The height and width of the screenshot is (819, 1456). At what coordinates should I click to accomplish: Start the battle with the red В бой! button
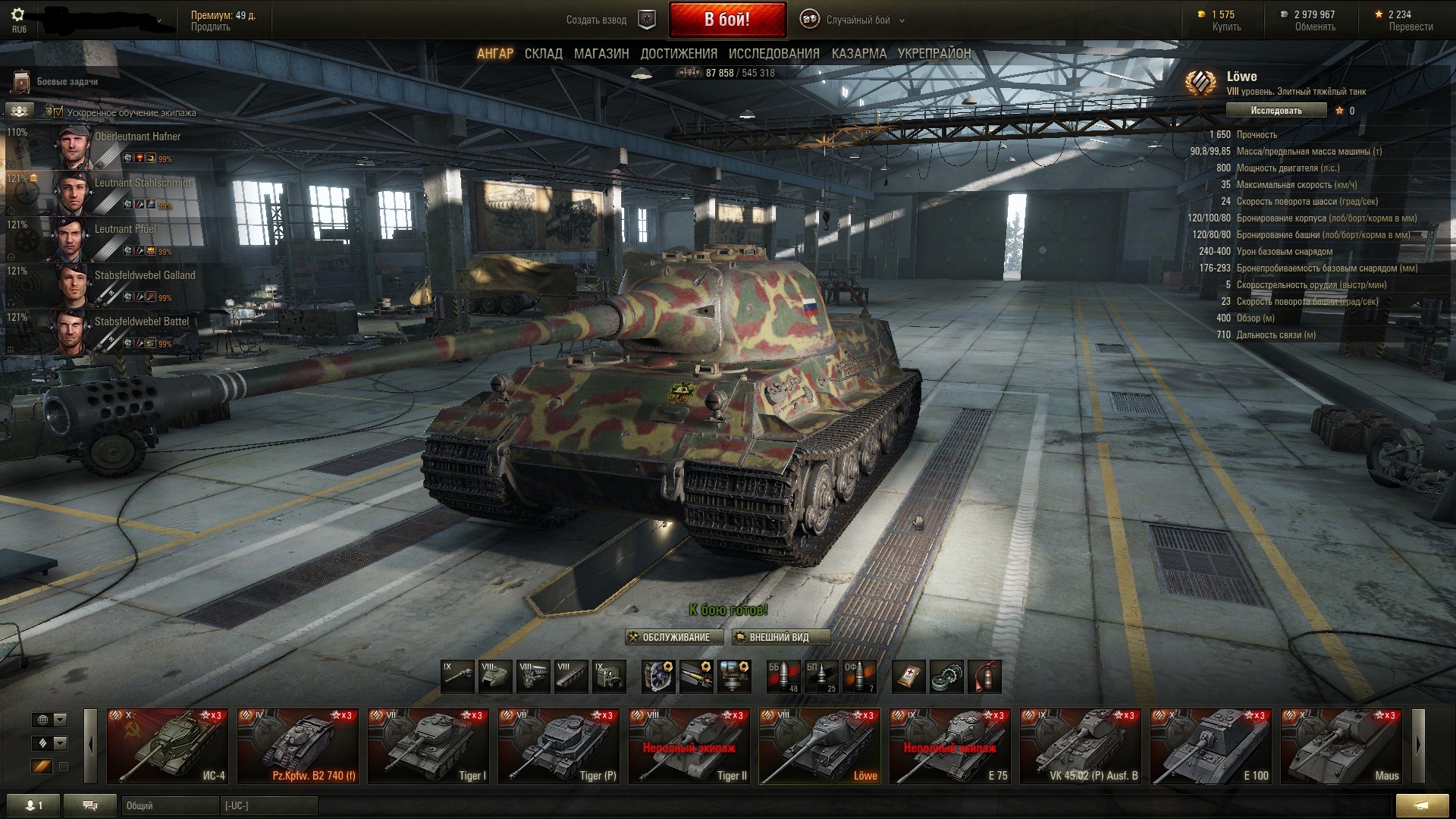(x=726, y=20)
